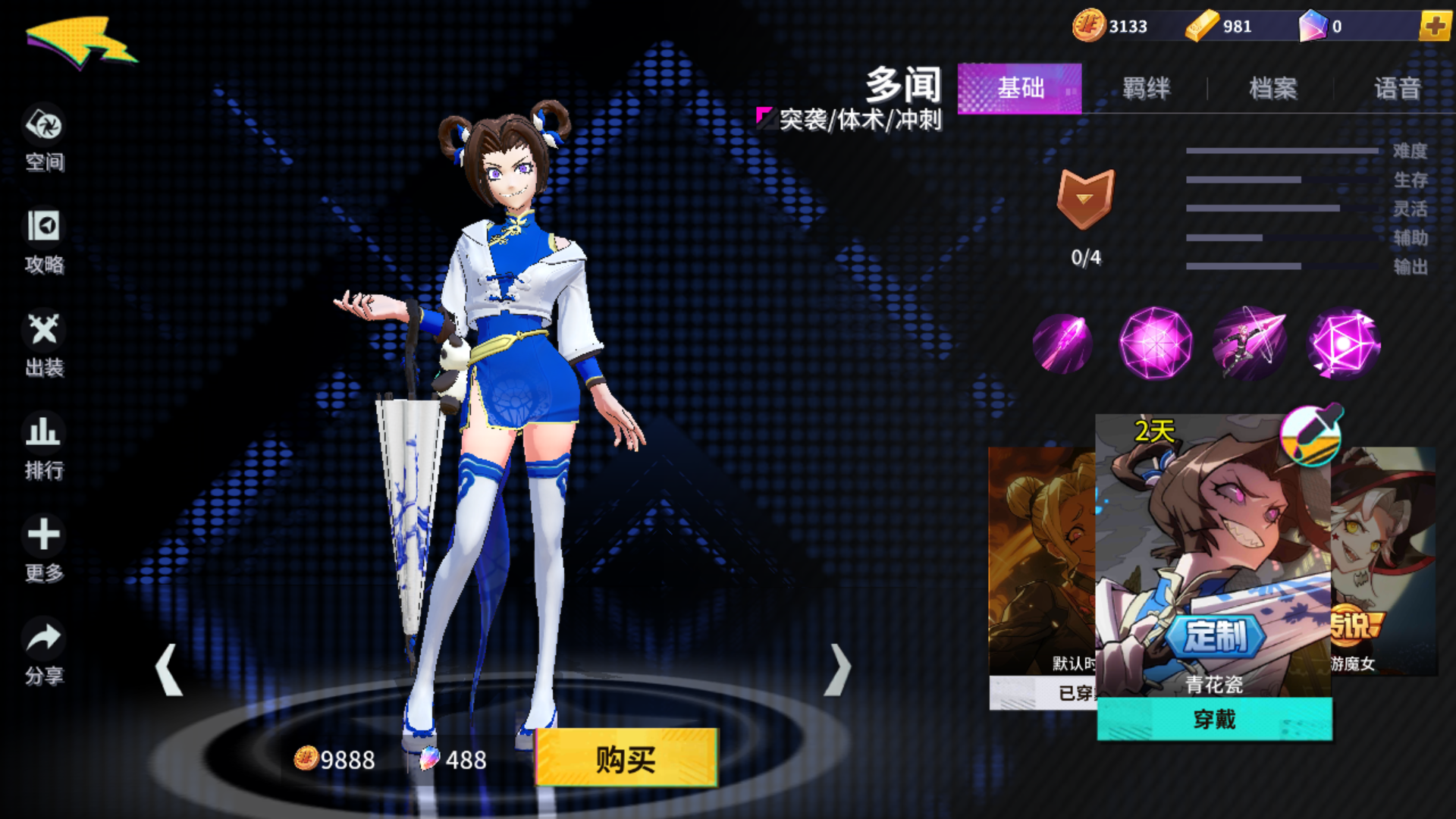Open the 攻略 strategy guide
The image size is (1456, 819).
tap(43, 243)
